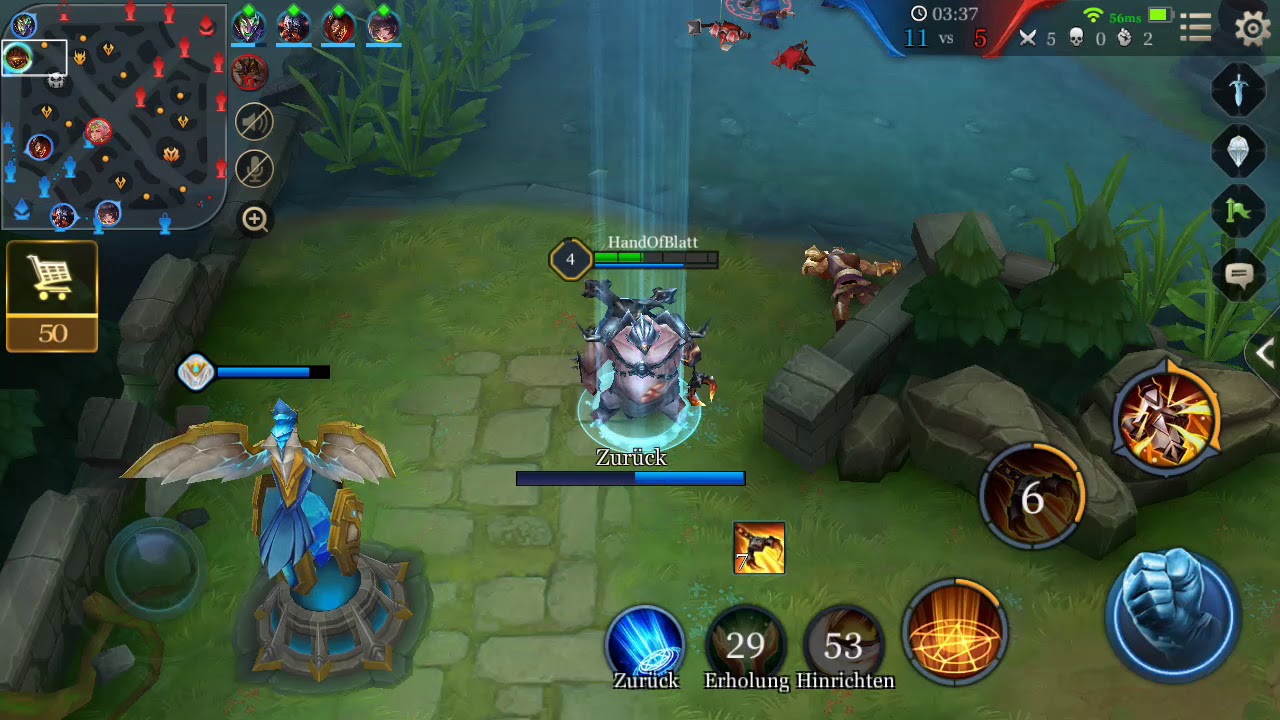Select the sword equipment icon on right panel

pyautogui.click(x=1237, y=90)
